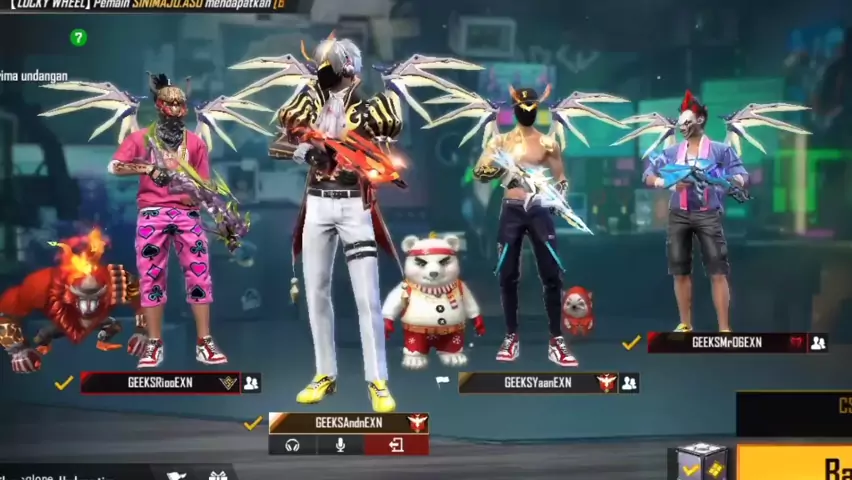Viewport: 852px width, 480px height.
Task: Click the green question mark help icon
Action: coord(78,37)
